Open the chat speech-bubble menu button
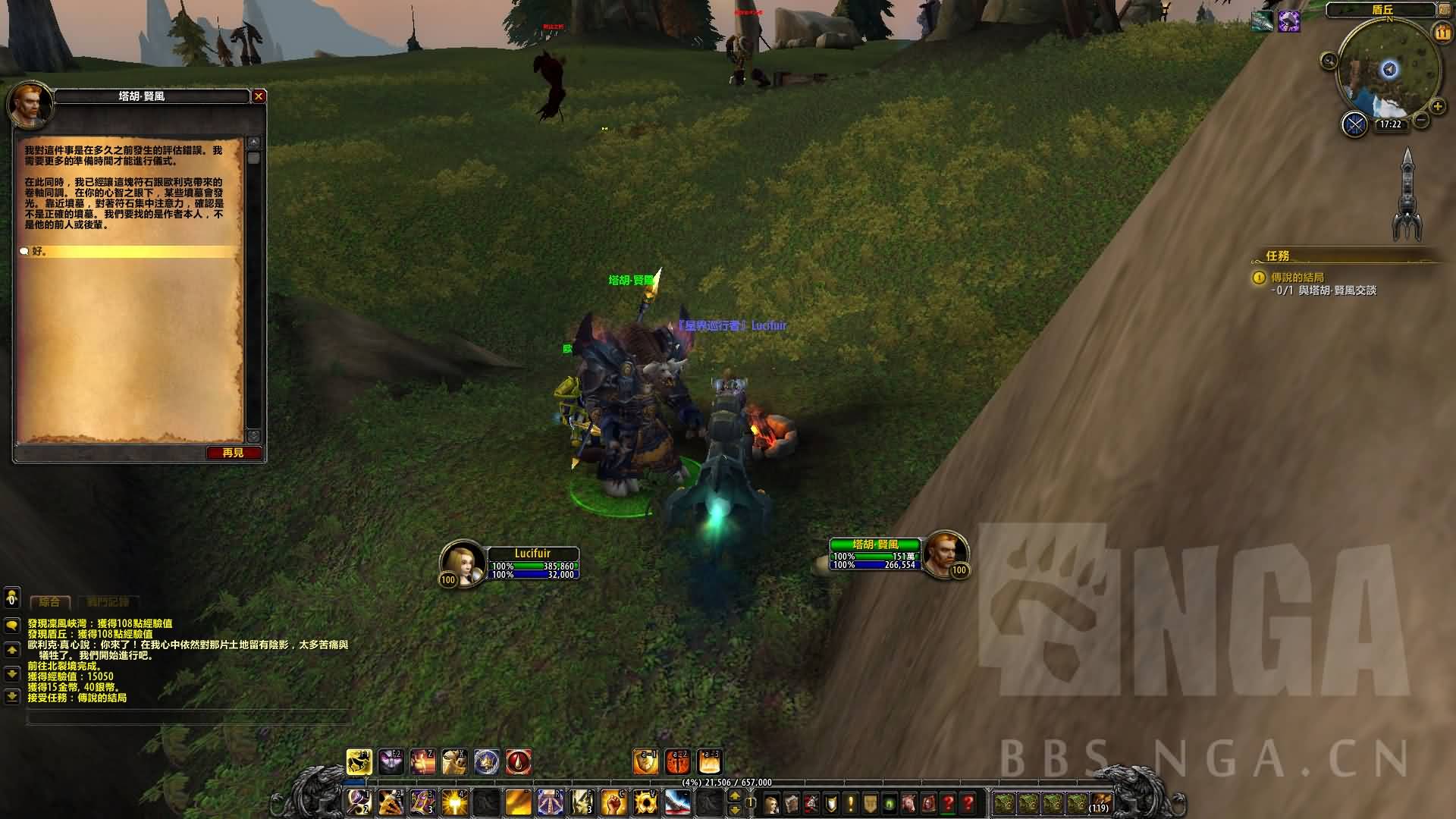Viewport: 1456px width, 819px height. tap(11, 626)
